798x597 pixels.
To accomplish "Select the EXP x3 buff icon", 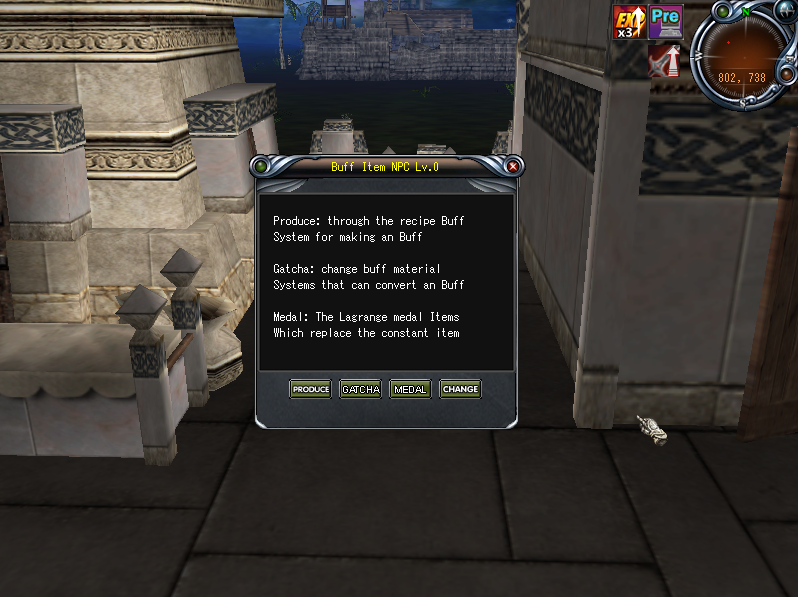I will [x=630, y=22].
